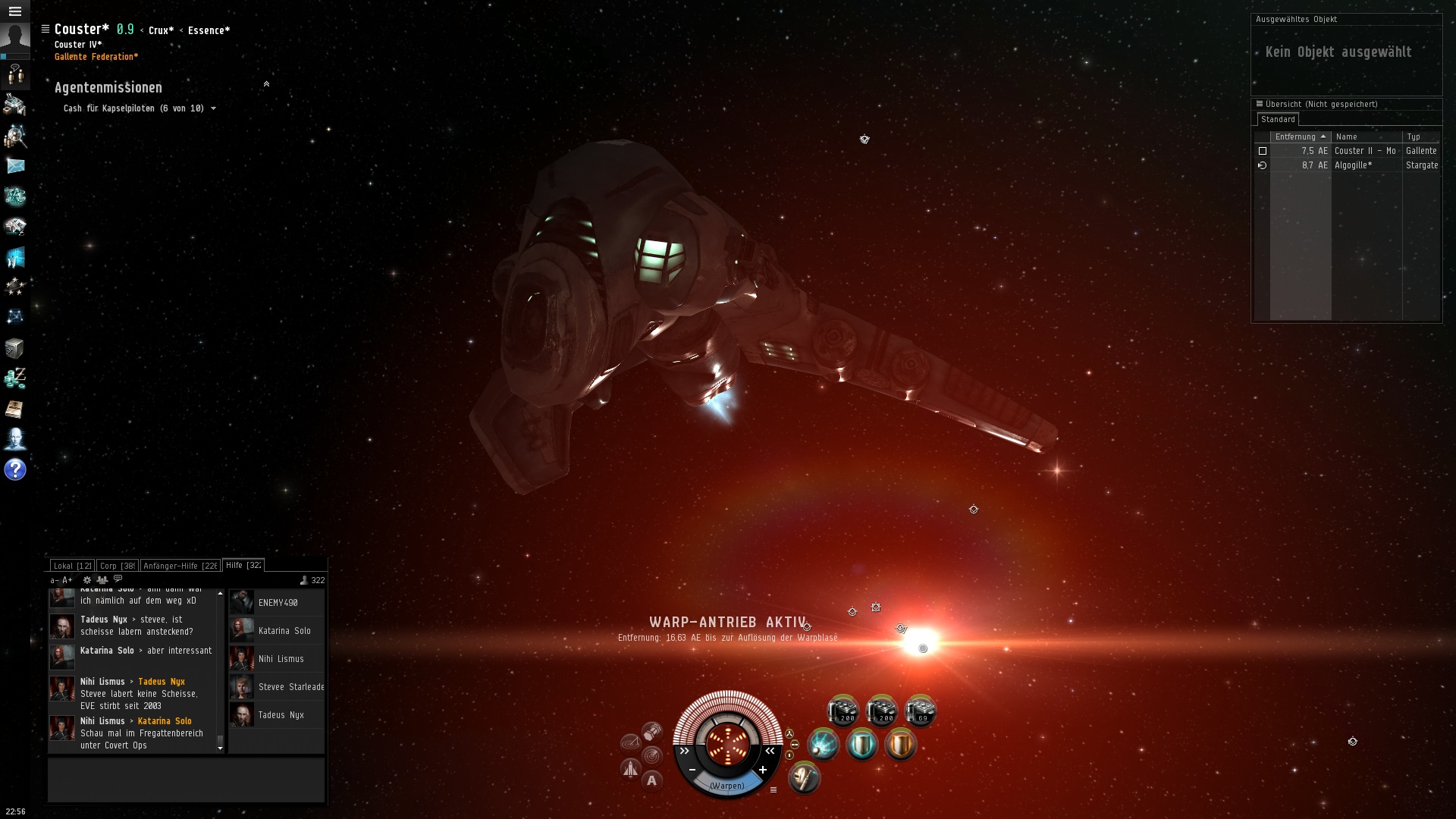Open the character portrait sheet
This screenshot has height=819, width=1456.
point(15,39)
